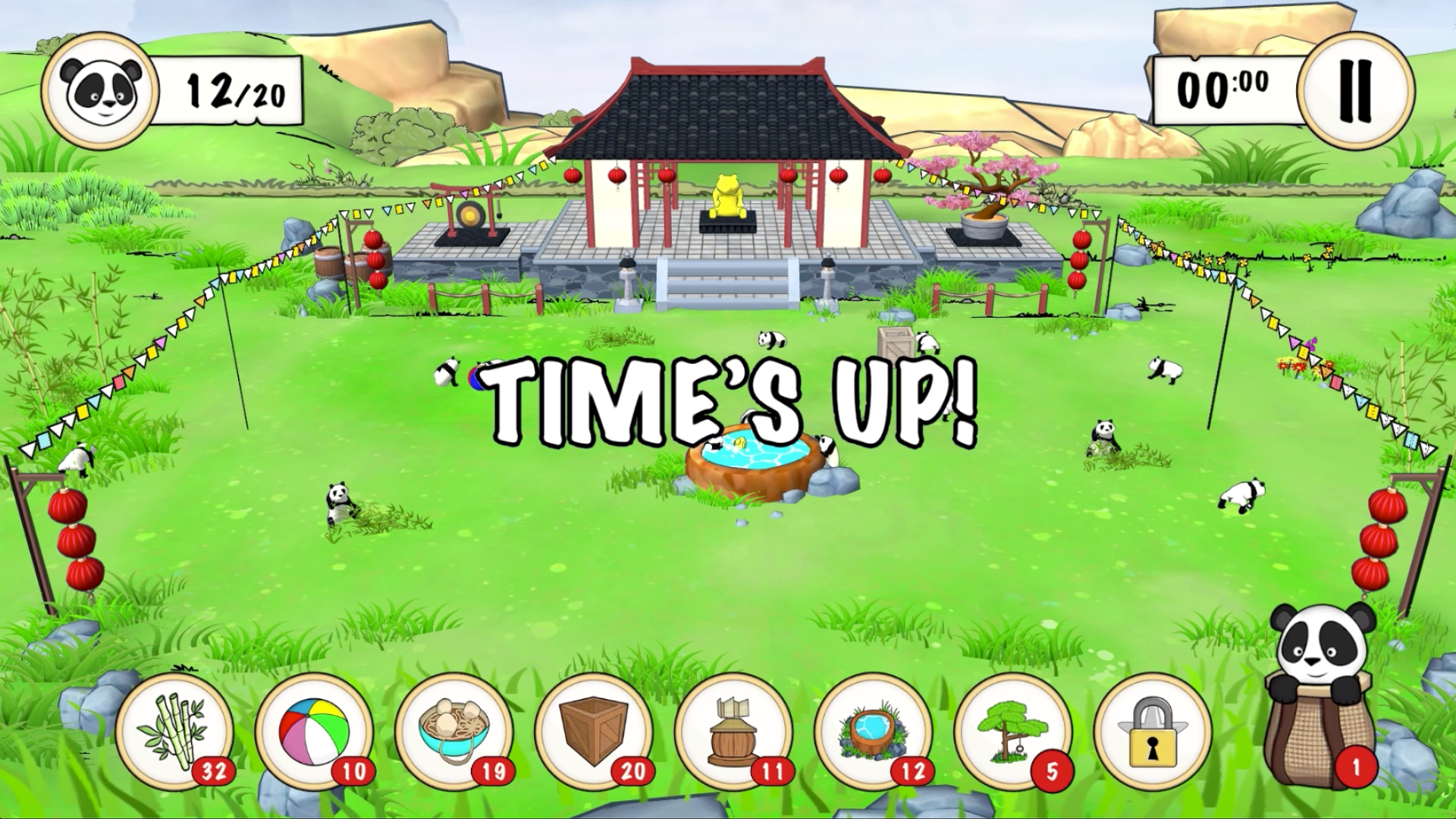Click the locked item slot
The width and height of the screenshot is (1456, 819).
1152,731
